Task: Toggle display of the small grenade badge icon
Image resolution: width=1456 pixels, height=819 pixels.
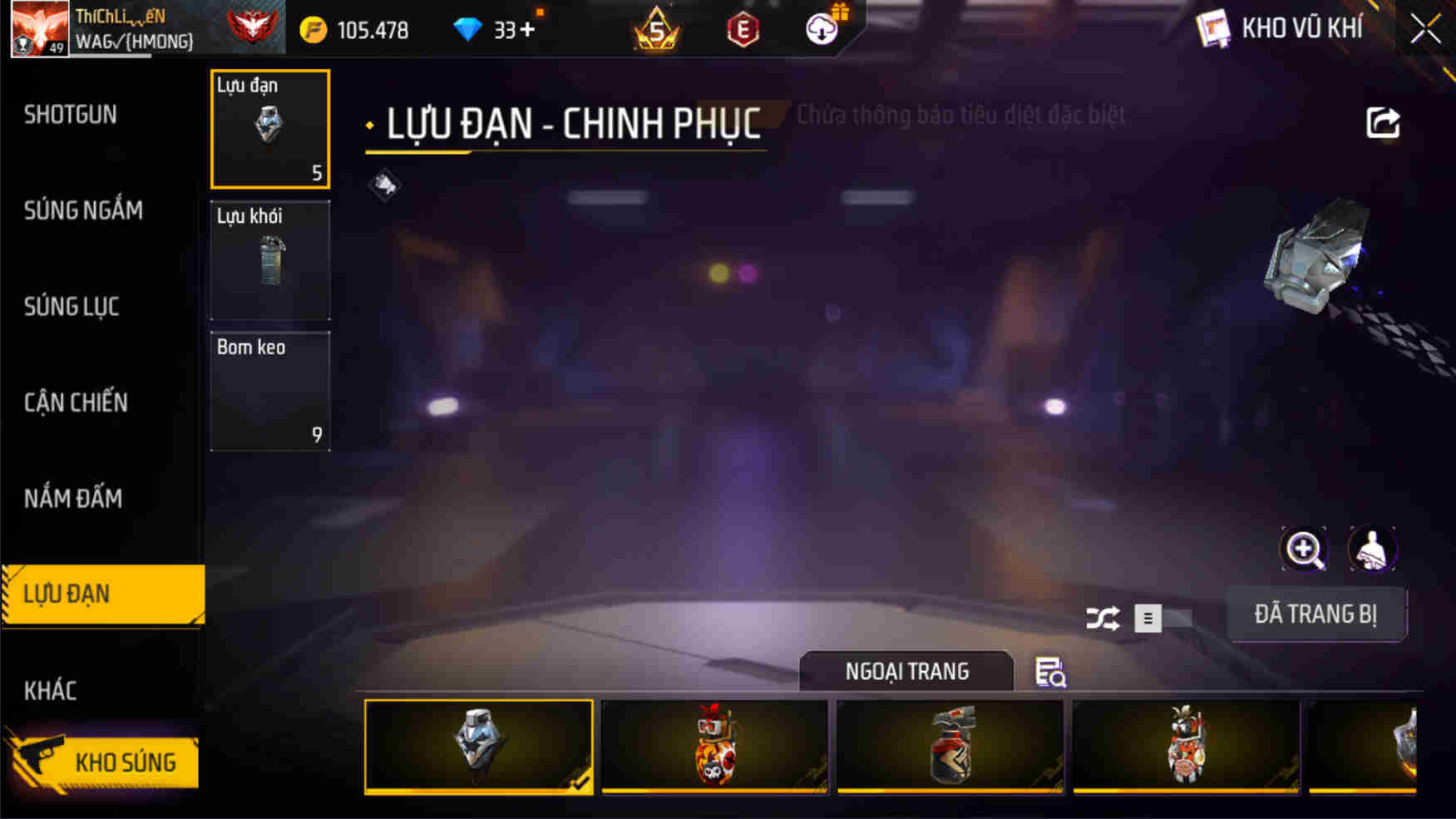Action: [384, 186]
